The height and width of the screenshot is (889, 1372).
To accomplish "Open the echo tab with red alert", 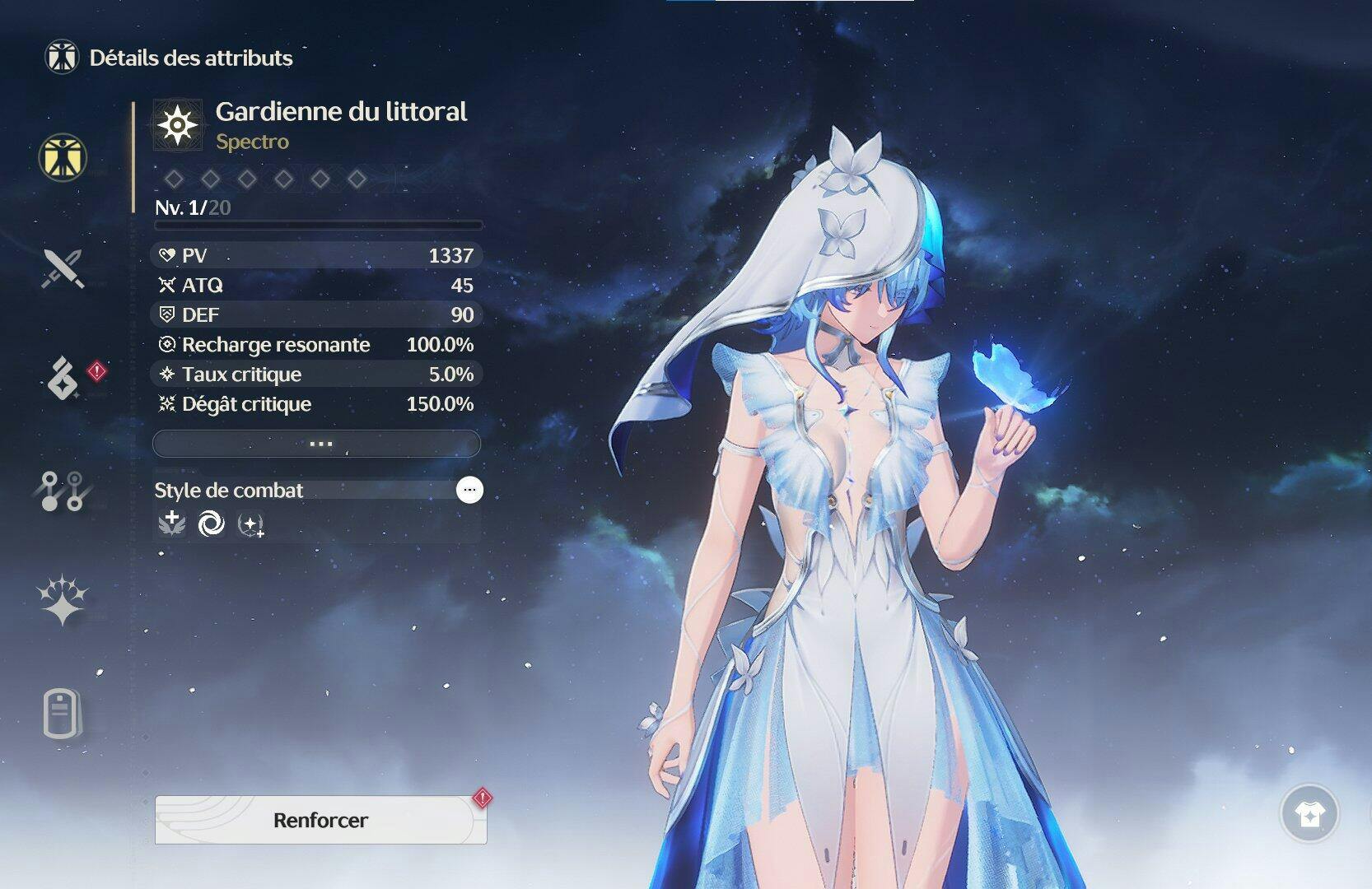I will point(64,379).
